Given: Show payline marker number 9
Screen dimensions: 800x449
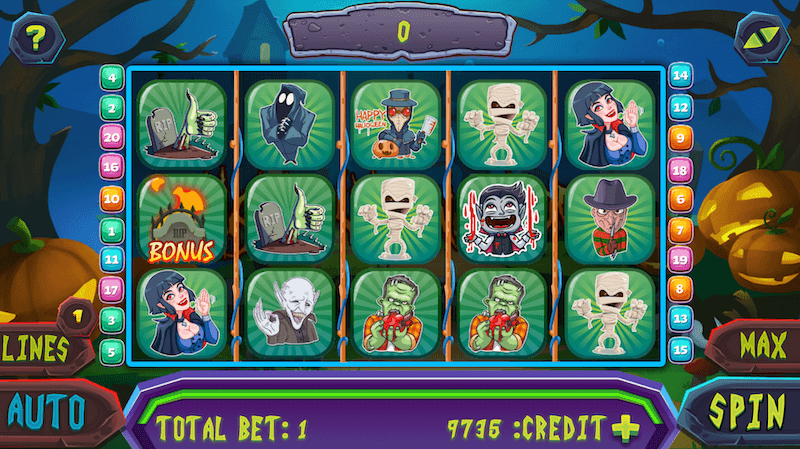Looking at the screenshot, I should (x=680, y=137).
